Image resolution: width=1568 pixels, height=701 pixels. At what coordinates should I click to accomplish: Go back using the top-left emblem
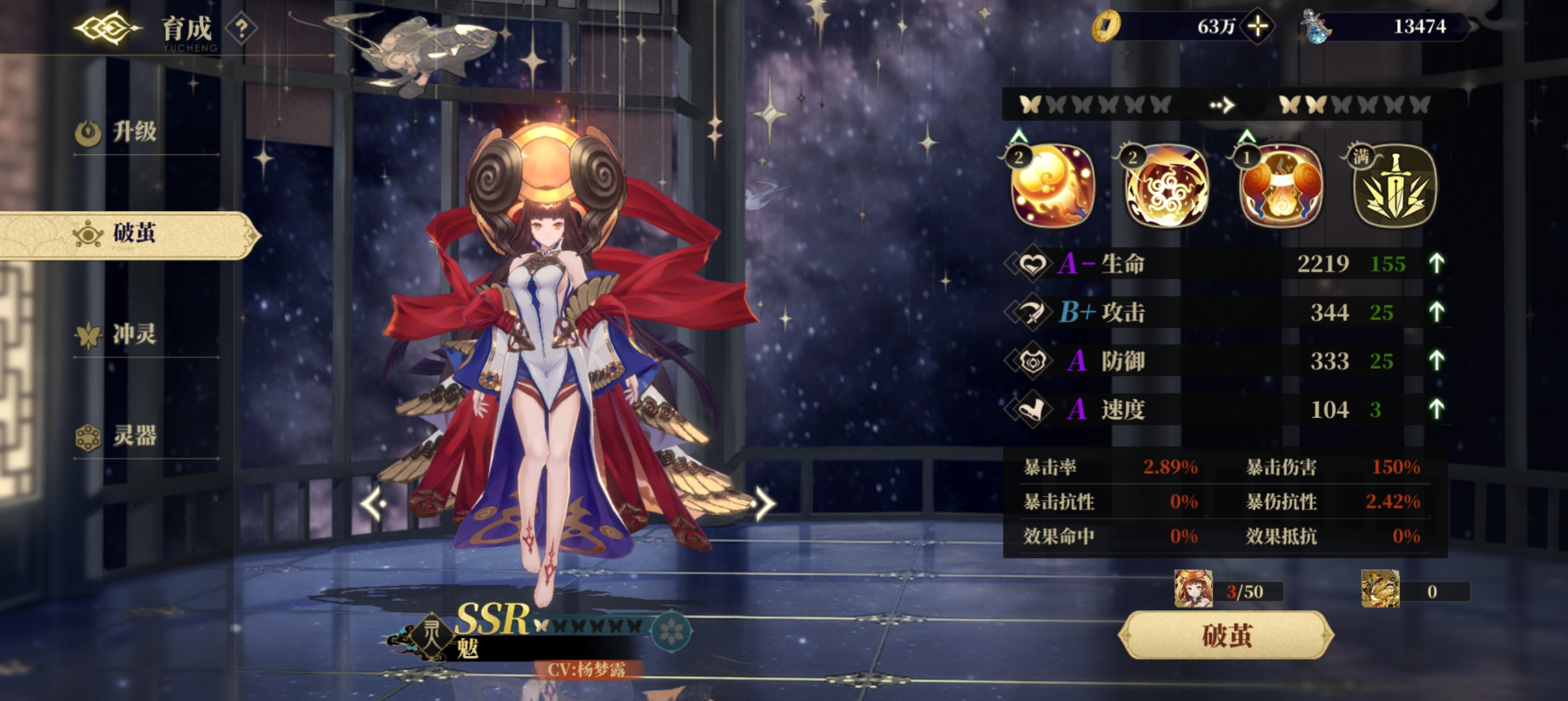click(106, 28)
